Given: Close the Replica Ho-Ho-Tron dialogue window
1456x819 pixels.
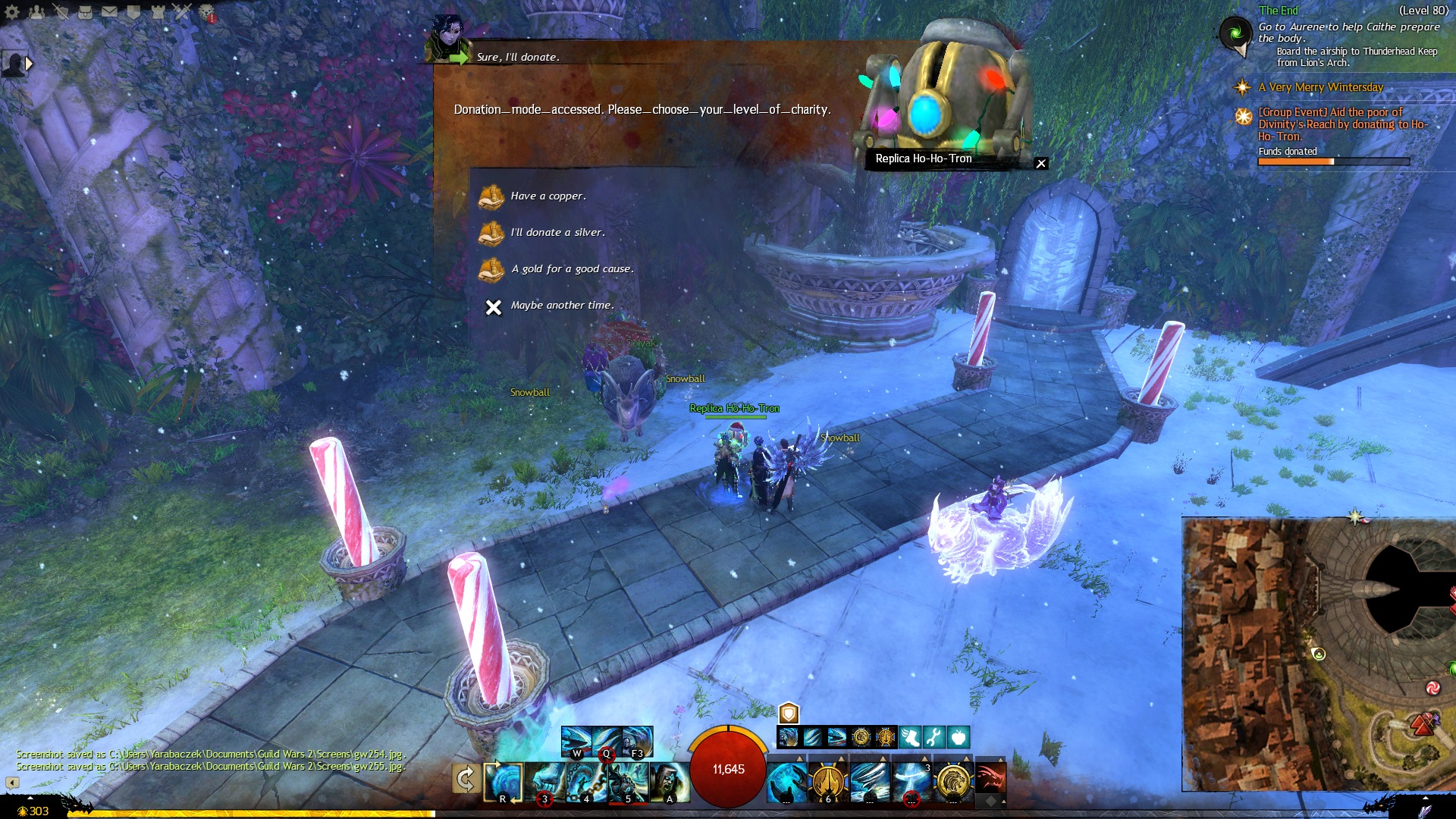Looking at the screenshot, I should [x=1041, y=164].
